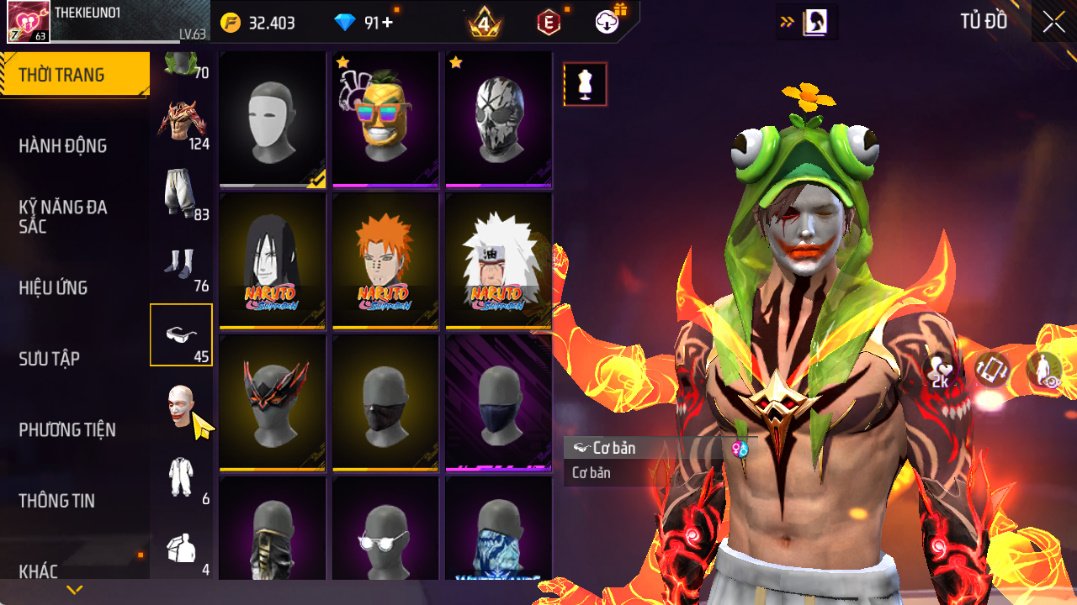
Task: Close the wardrobe with the X button
Action: click(1053, 22)
